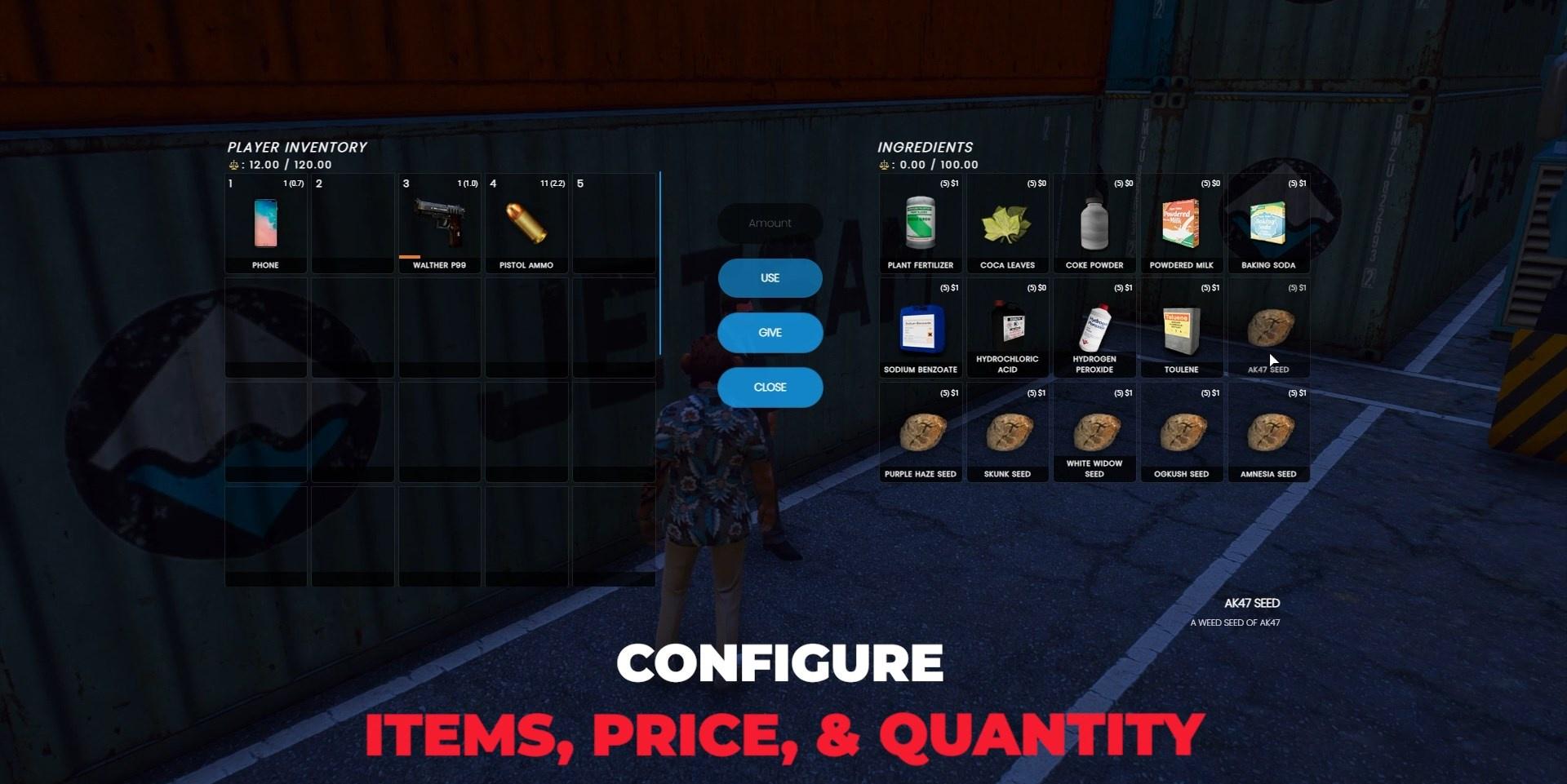
Task: Click the Purple Haze Seed
Action: pos(920,432)
